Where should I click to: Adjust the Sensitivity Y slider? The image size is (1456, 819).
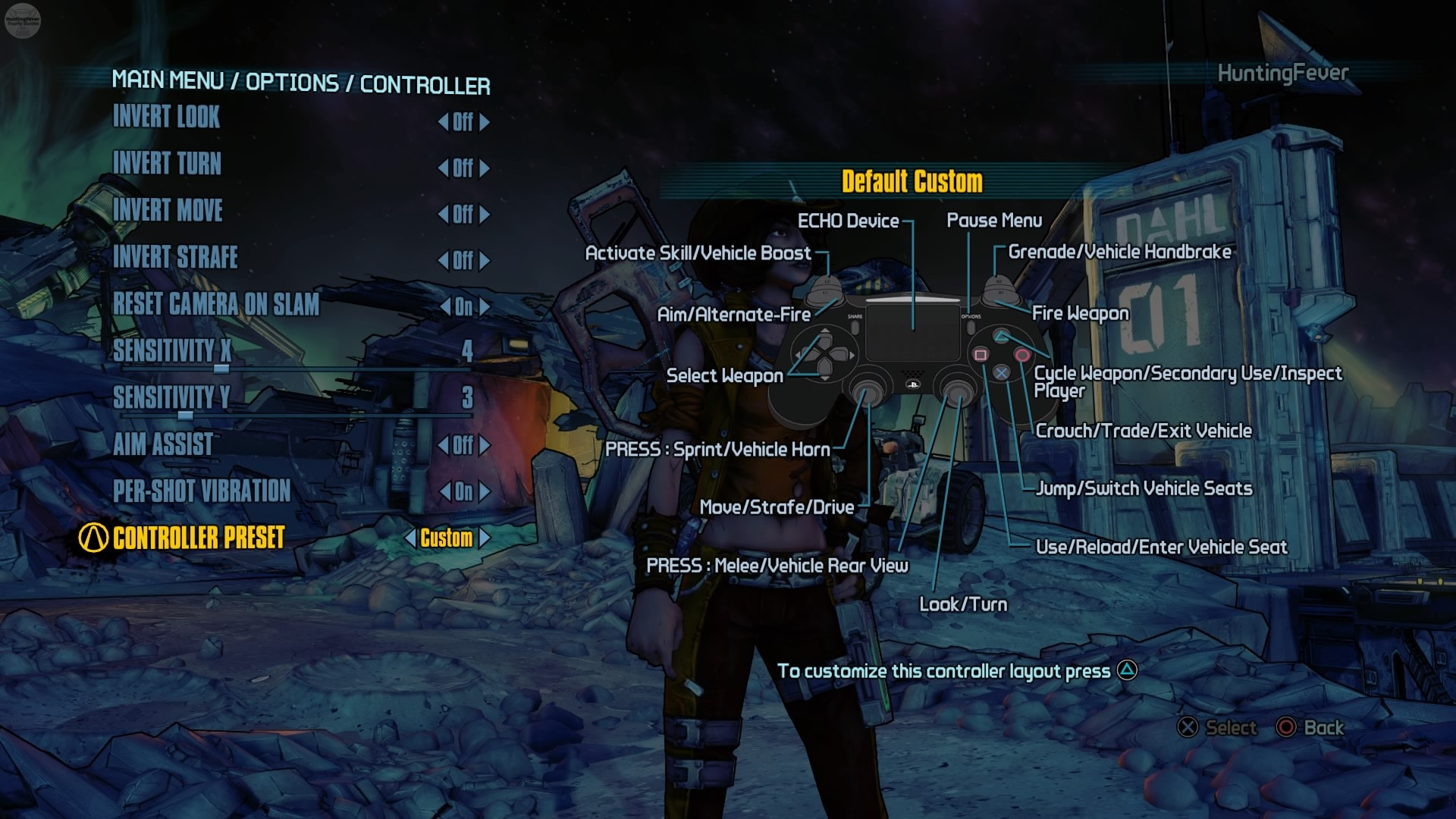(x=186, y=416)
